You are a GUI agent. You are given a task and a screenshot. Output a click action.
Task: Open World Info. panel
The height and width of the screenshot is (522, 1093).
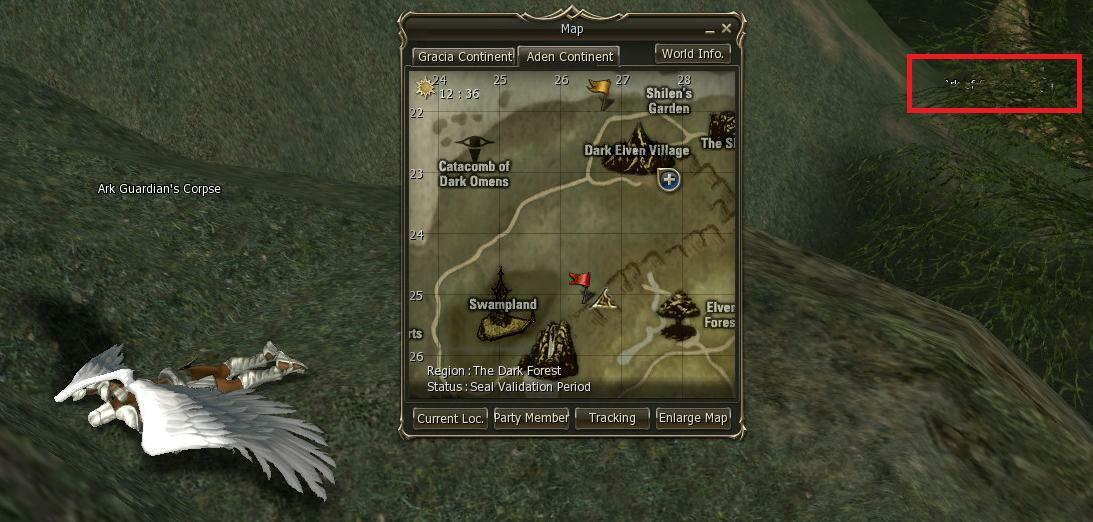pos(693,54)
